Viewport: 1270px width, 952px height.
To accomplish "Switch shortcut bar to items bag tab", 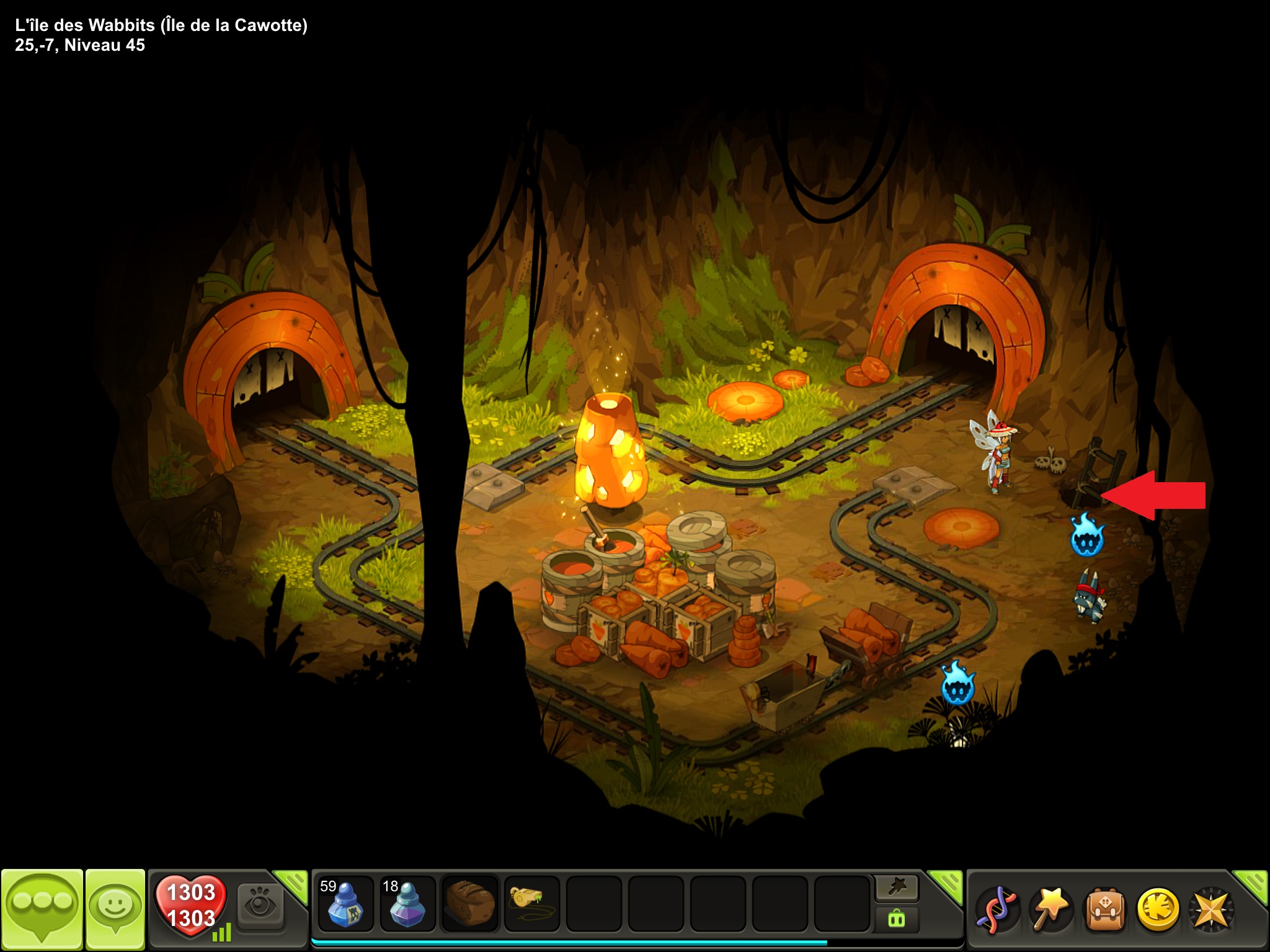I will click(x=897, y=919).
